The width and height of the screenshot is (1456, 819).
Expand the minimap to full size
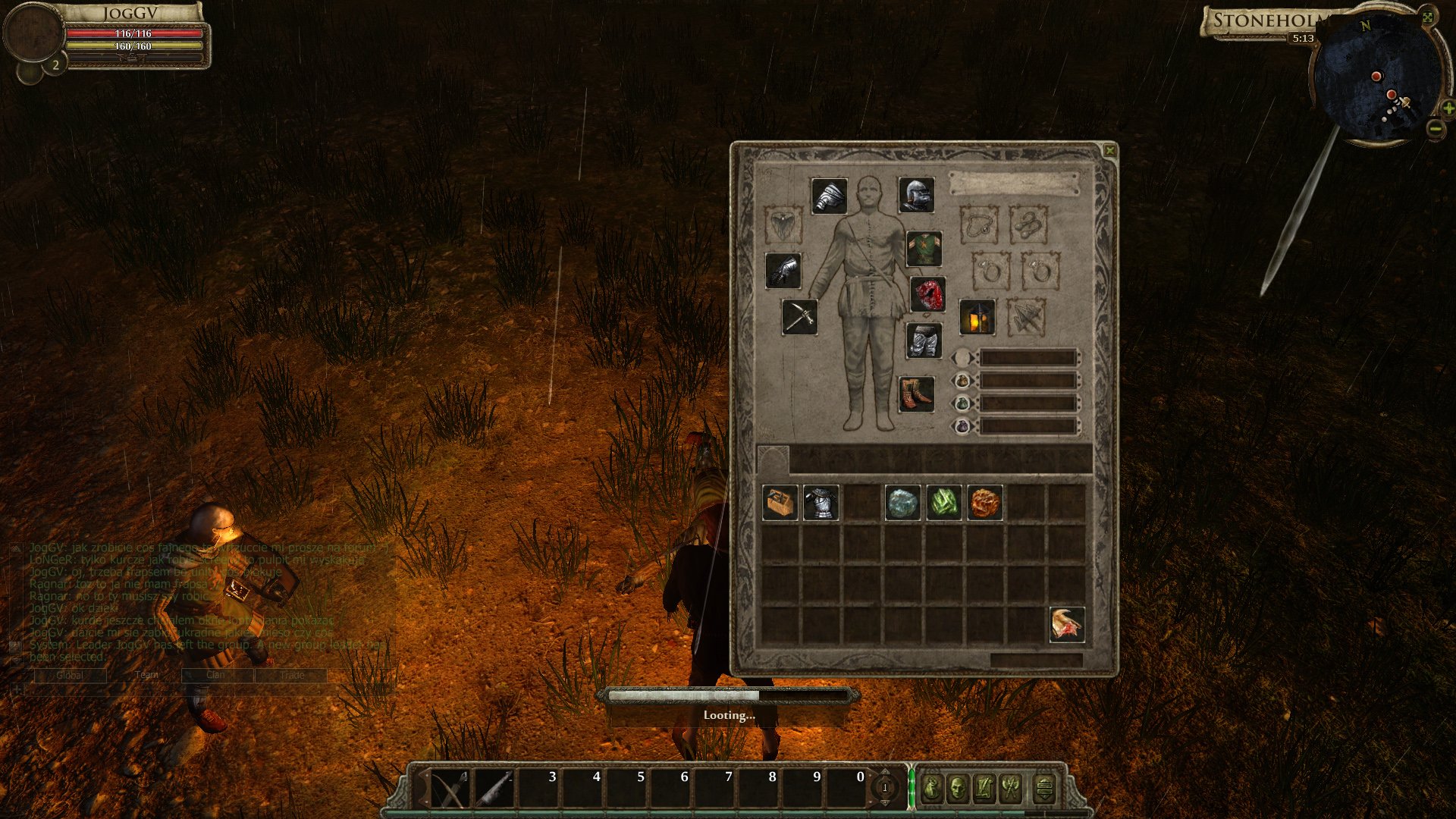[x=1427, y=17]
